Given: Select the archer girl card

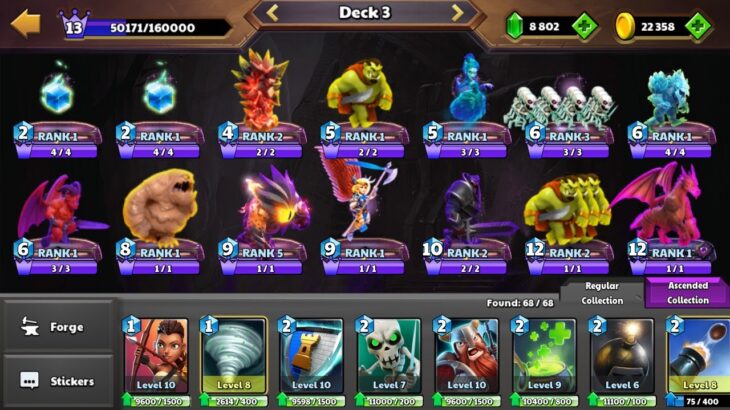Looking at the screenshot, I should pos(156,358).
